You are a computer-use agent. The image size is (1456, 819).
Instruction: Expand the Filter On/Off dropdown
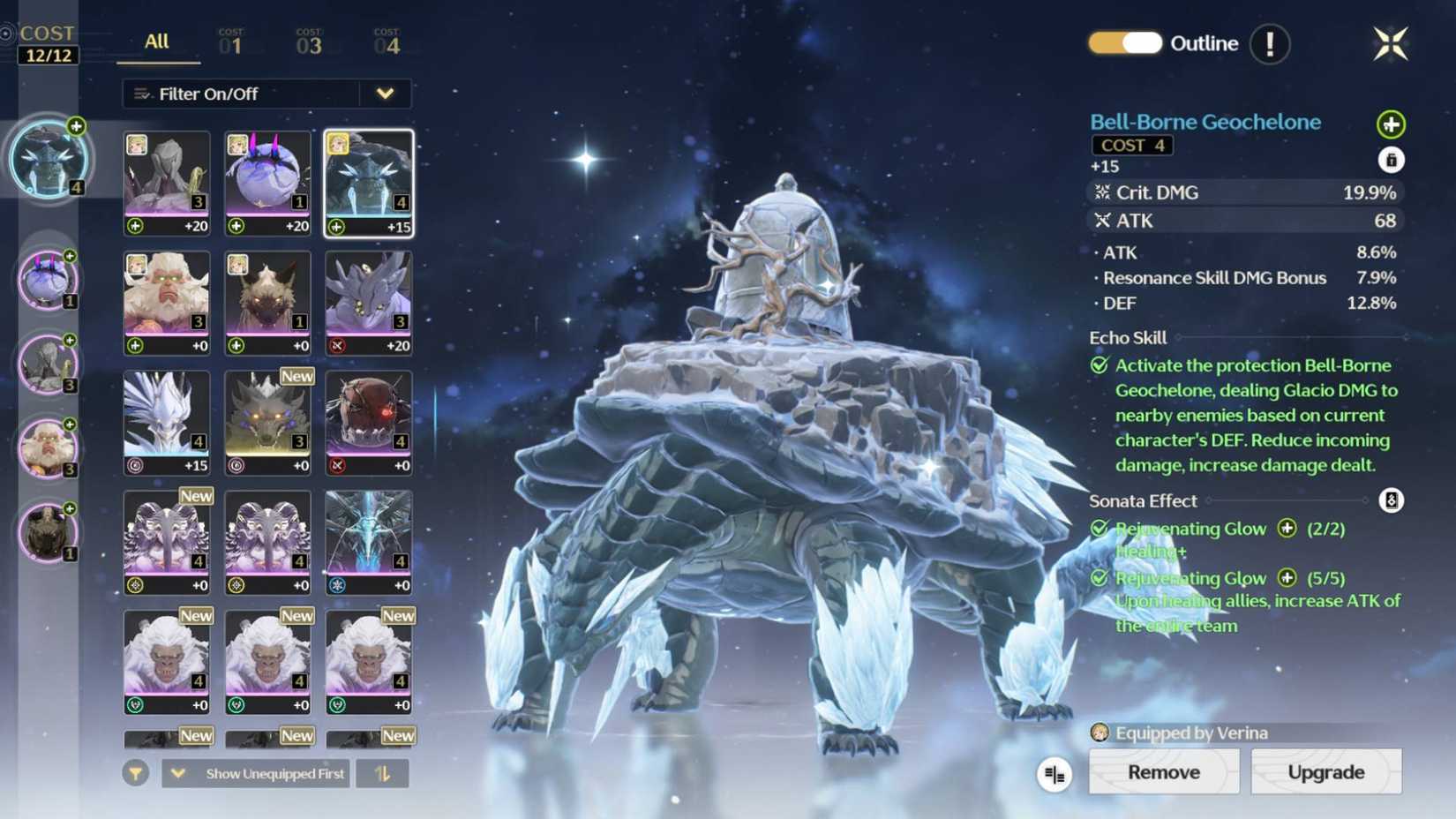[x=386, y=94]
